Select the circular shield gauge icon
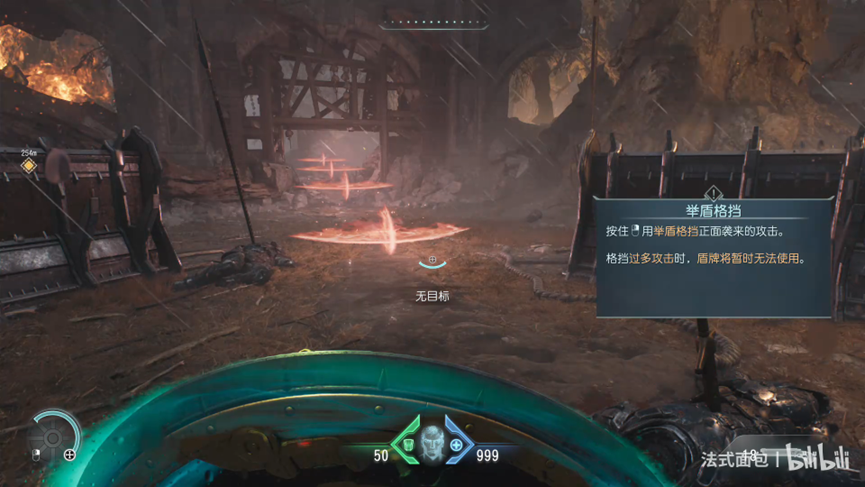This screenshot has height=487, width=865. tap(54, 436)
